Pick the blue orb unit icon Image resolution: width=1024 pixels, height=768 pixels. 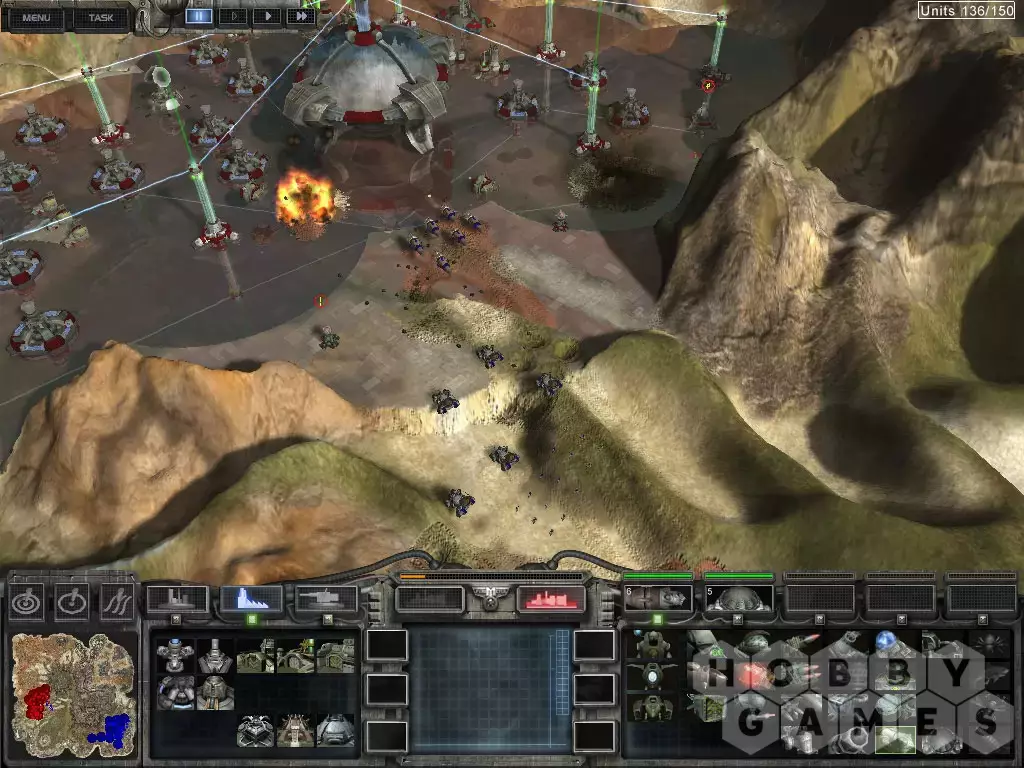point(886,641)
